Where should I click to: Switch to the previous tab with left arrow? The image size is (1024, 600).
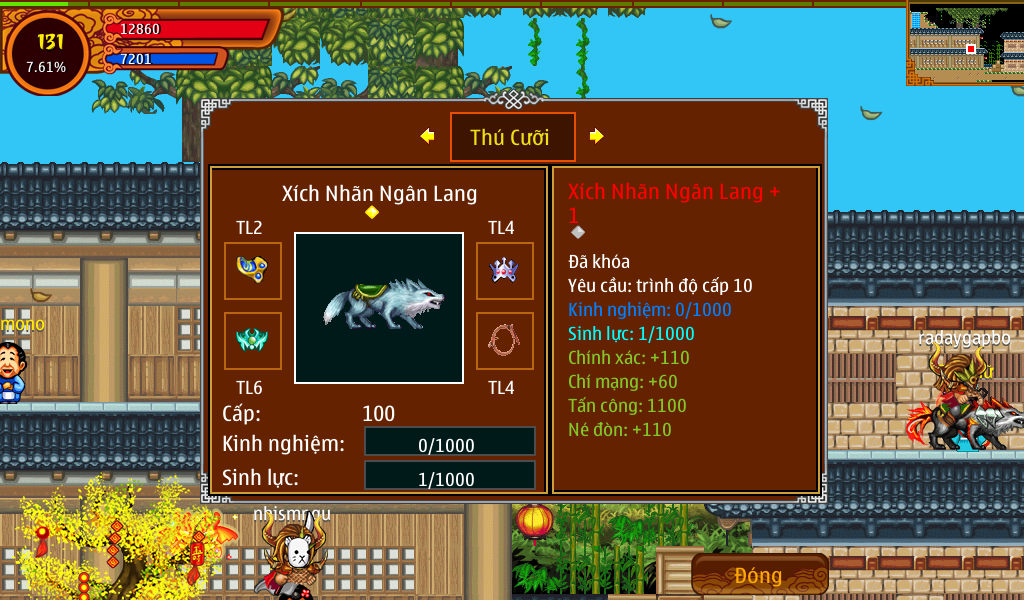click(427, 136)
